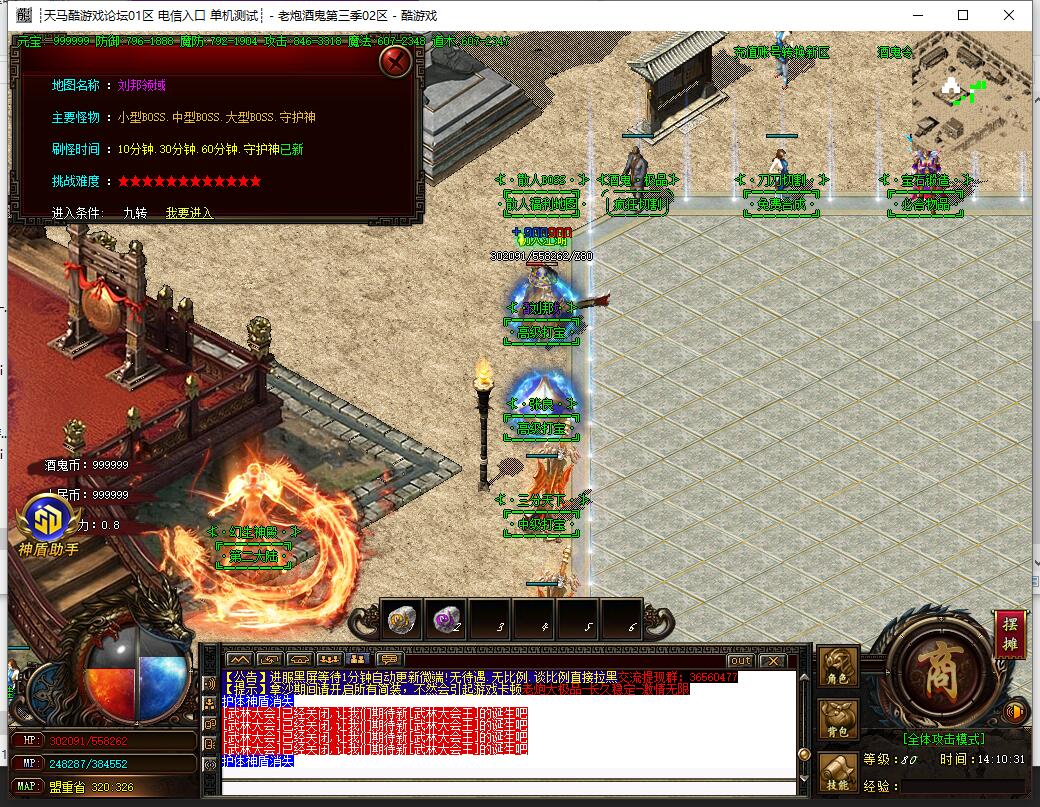Open the 神盾助手 assistant

point(48,527)
